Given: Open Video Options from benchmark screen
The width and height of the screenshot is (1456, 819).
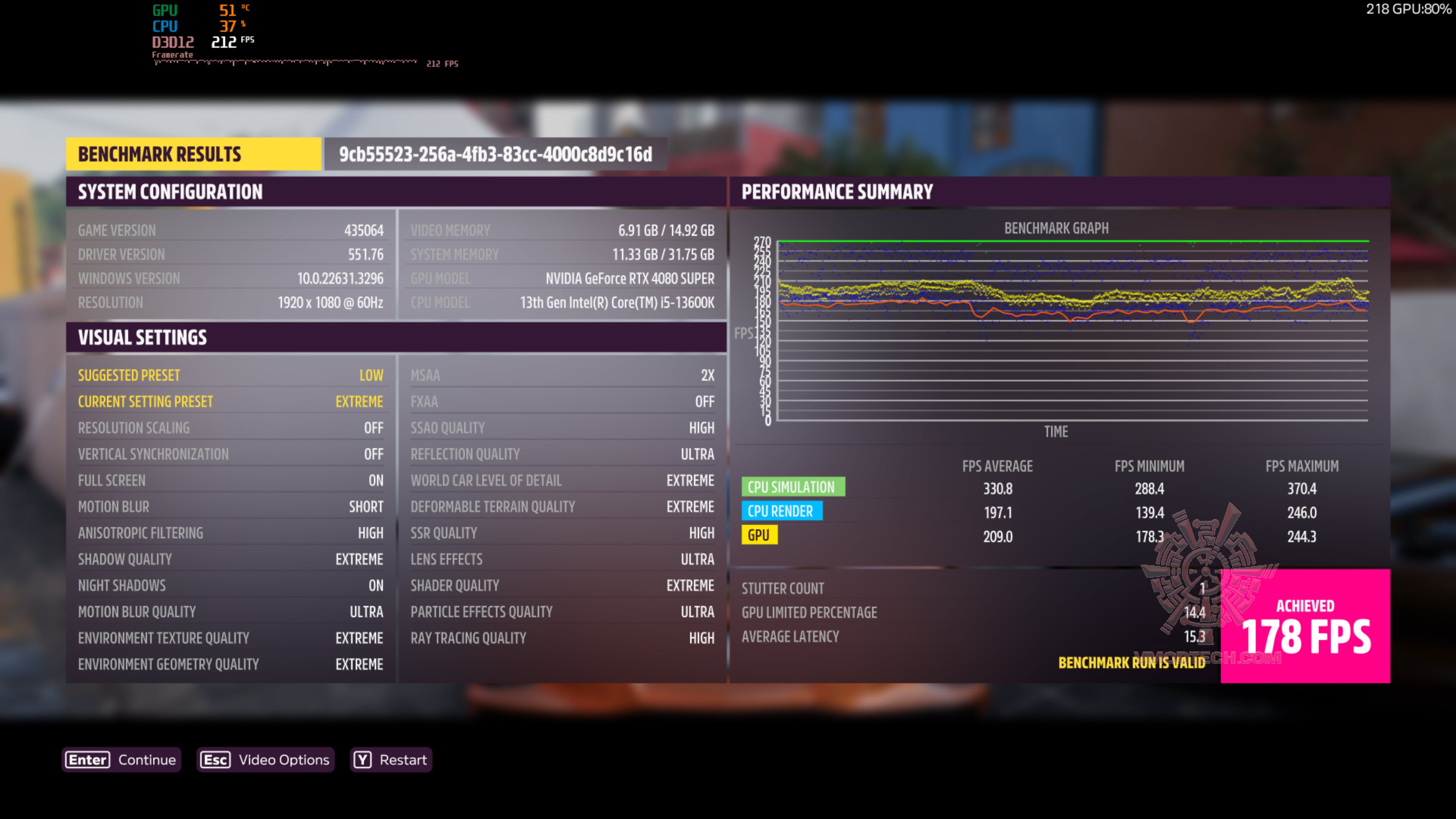Looking at the screenshot, I should coord(265,759).
